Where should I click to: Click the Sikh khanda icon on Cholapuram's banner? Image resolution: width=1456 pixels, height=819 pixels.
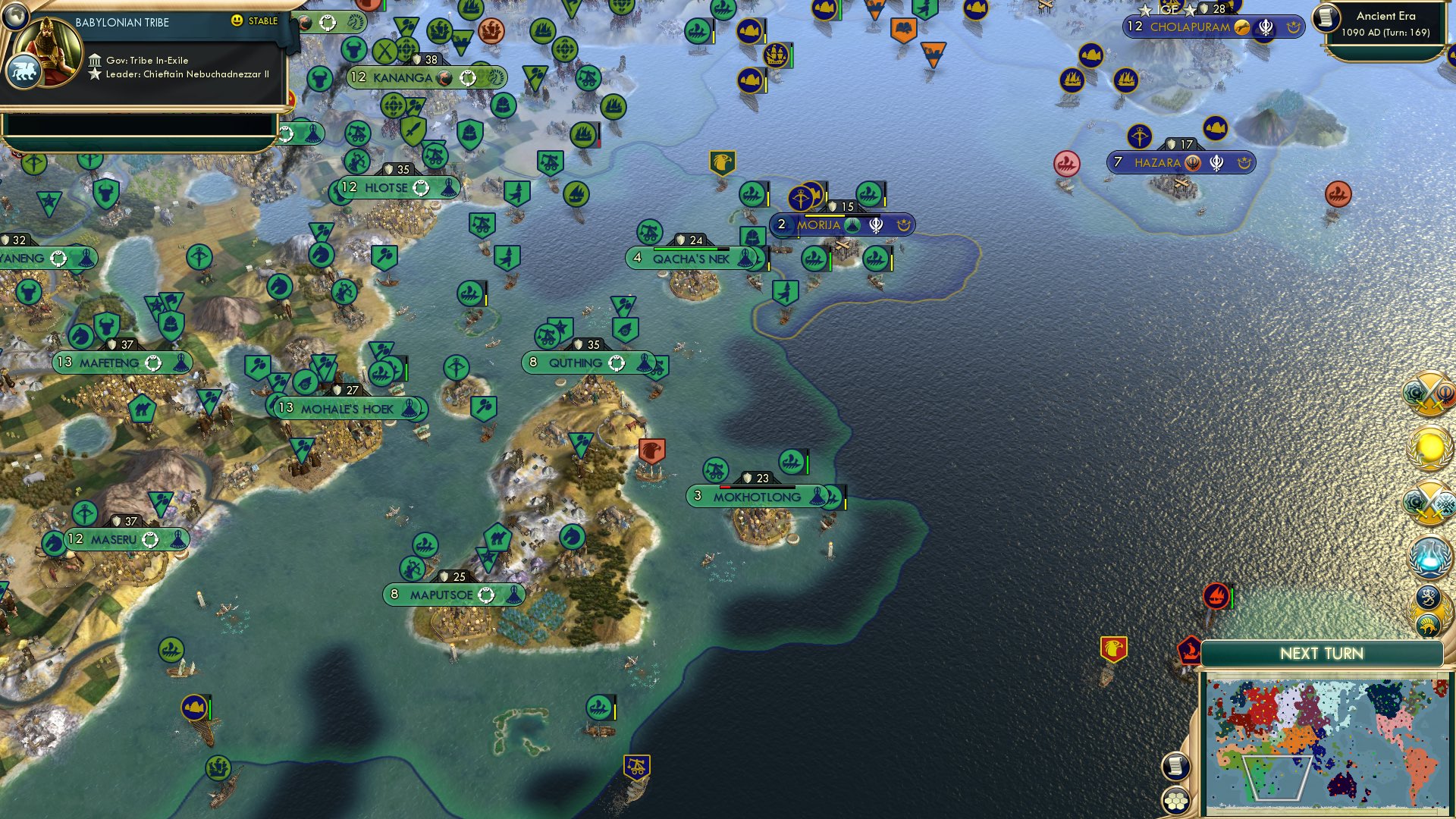pos(1265,27)
